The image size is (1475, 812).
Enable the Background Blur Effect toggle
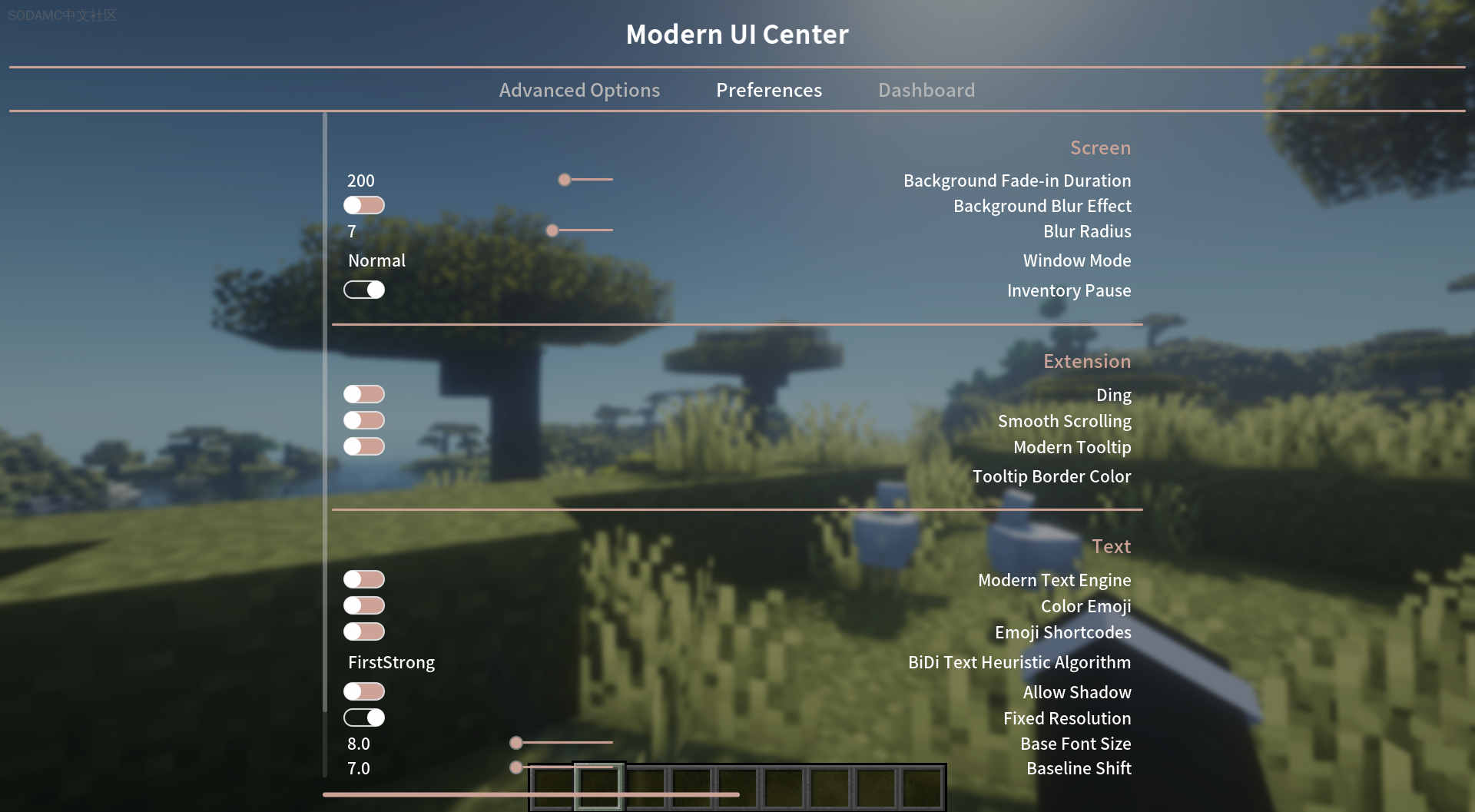pyautogui.click(x=363, y=205)
